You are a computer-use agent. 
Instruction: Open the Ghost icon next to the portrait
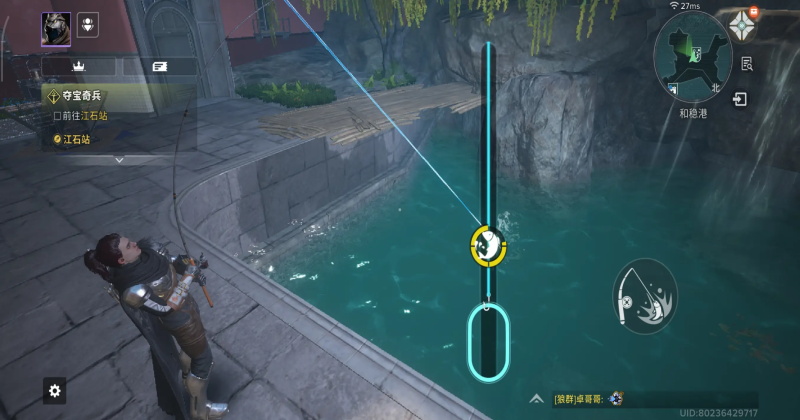coord(88,26)
